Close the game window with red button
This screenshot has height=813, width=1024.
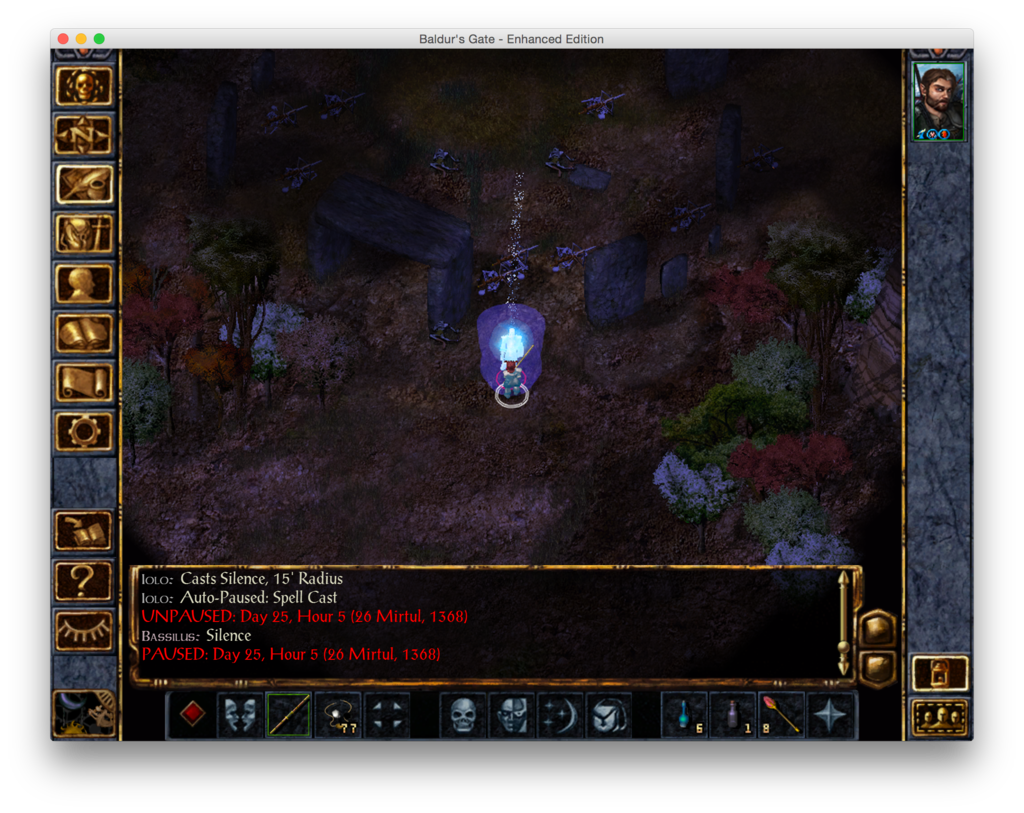(63, 39)
